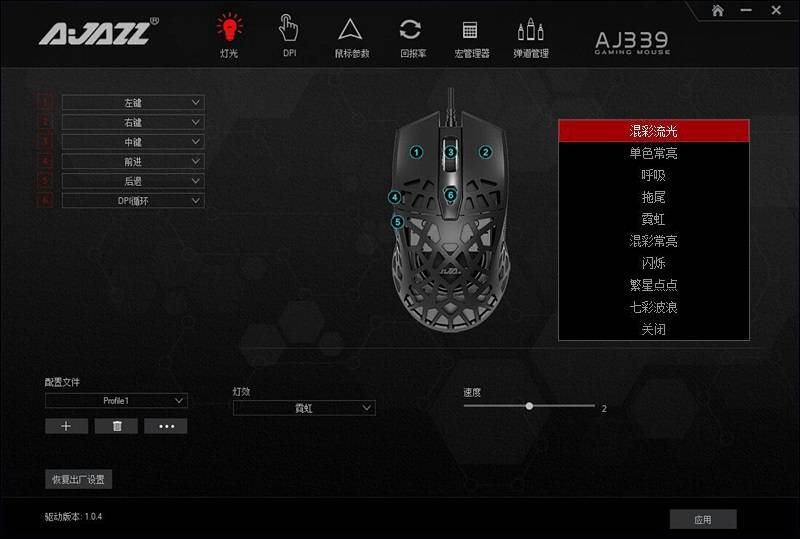Delete the profile using the trash button
This screenshot has width=800, height=539.
116,426
